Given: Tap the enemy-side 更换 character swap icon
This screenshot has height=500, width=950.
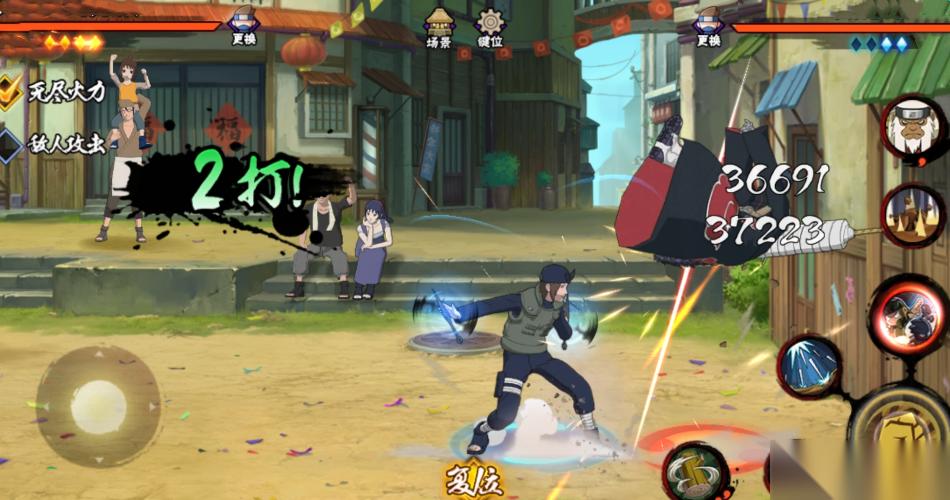Looking at the screenshot, I should pyautogui.click(x=708, y=24).
